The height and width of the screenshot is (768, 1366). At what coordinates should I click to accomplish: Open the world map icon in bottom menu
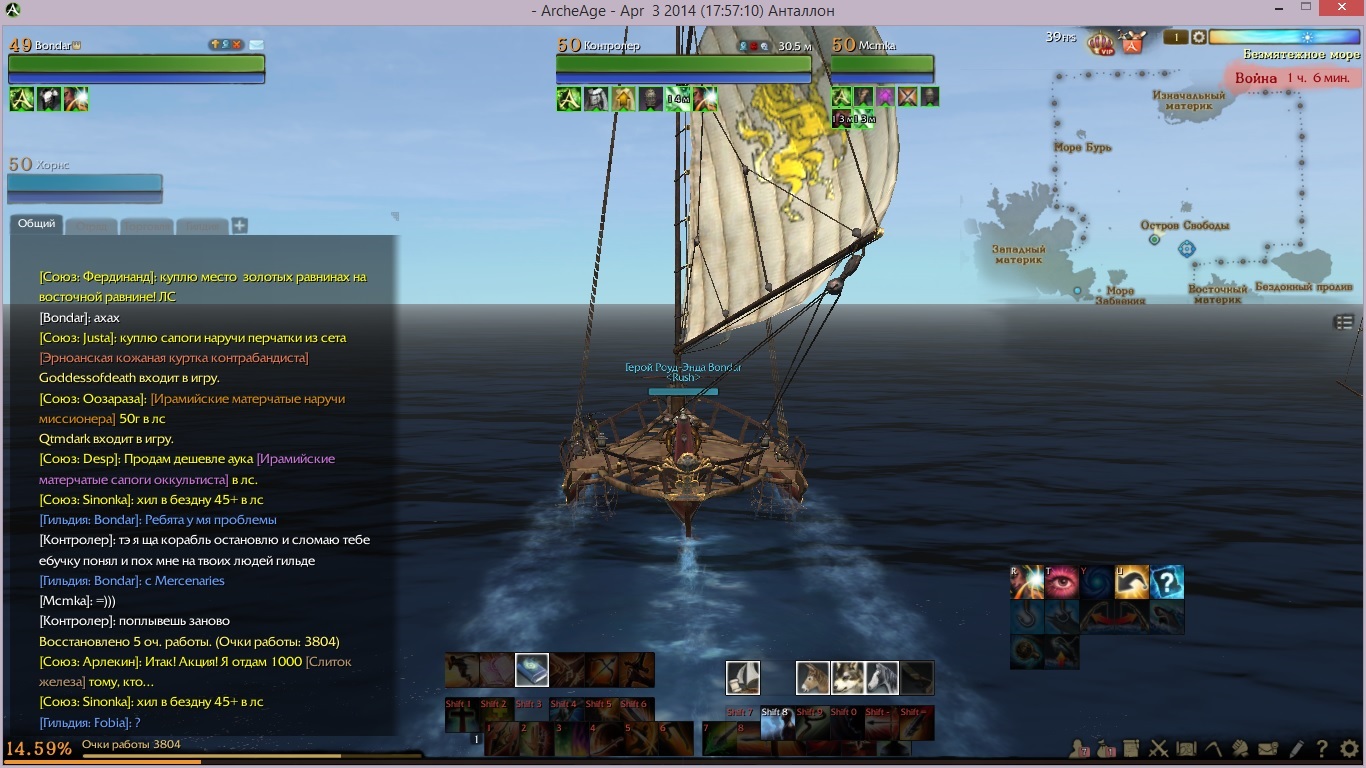point(1187,748)
